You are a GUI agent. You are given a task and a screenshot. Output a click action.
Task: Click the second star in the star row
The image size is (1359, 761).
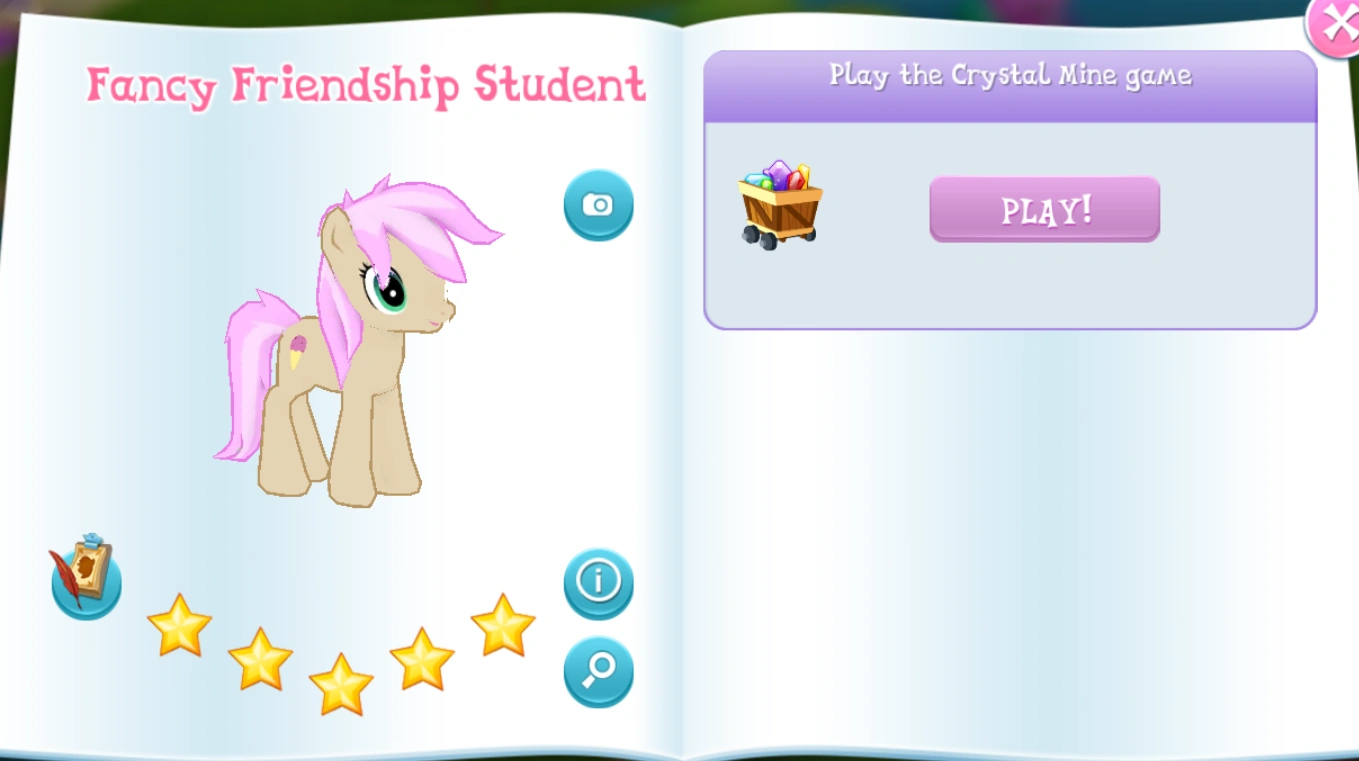[259, 662]
